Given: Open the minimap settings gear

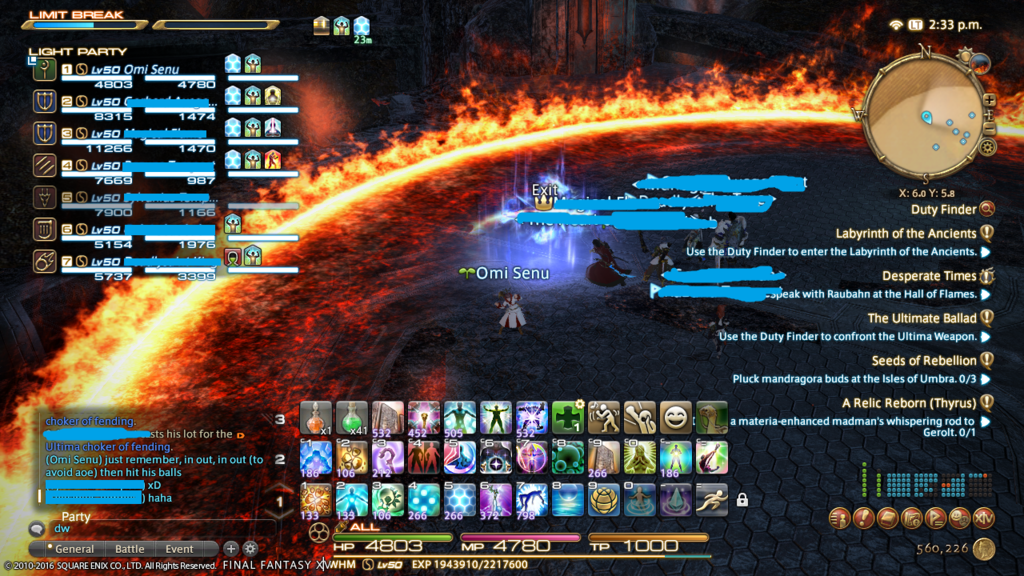Looking at the screenshot, I should pos(987,147).
